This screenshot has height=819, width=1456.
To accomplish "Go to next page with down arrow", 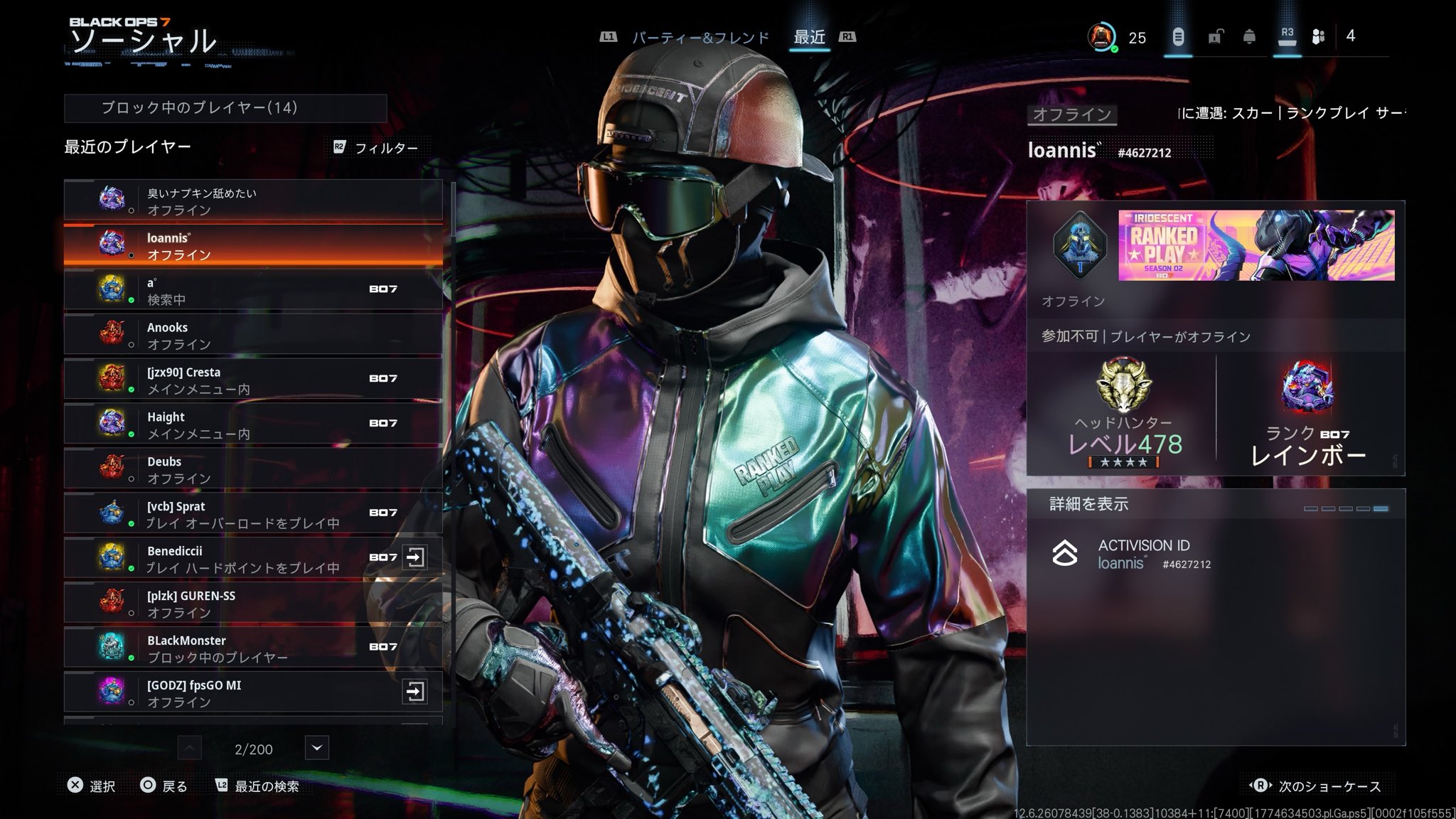I will [317, 748].
